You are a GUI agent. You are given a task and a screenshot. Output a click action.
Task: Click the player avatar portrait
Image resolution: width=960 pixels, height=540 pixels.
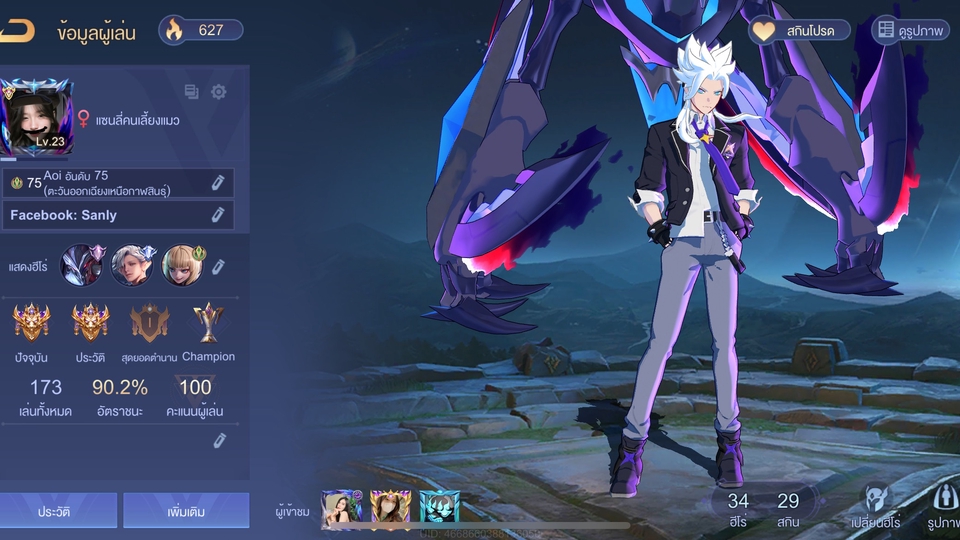(x=37, y=117)
